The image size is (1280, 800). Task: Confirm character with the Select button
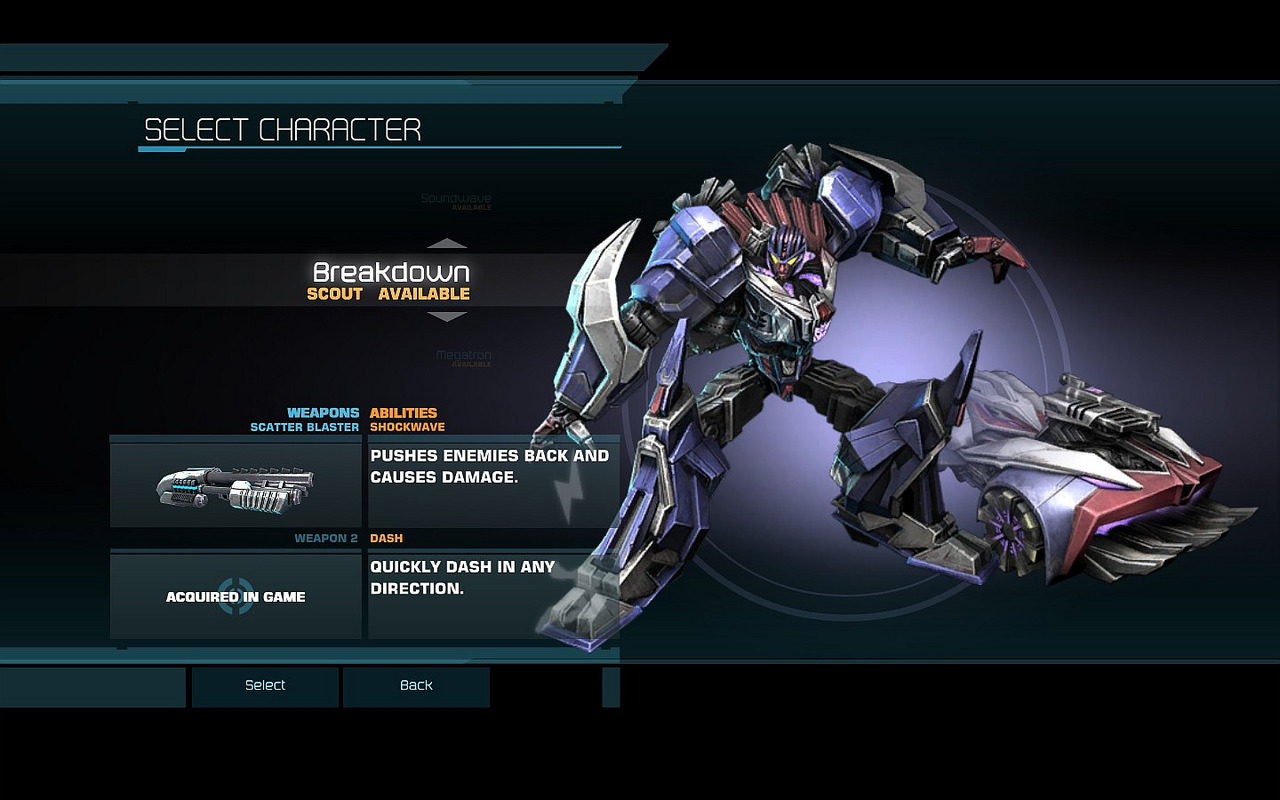(265, 686)
